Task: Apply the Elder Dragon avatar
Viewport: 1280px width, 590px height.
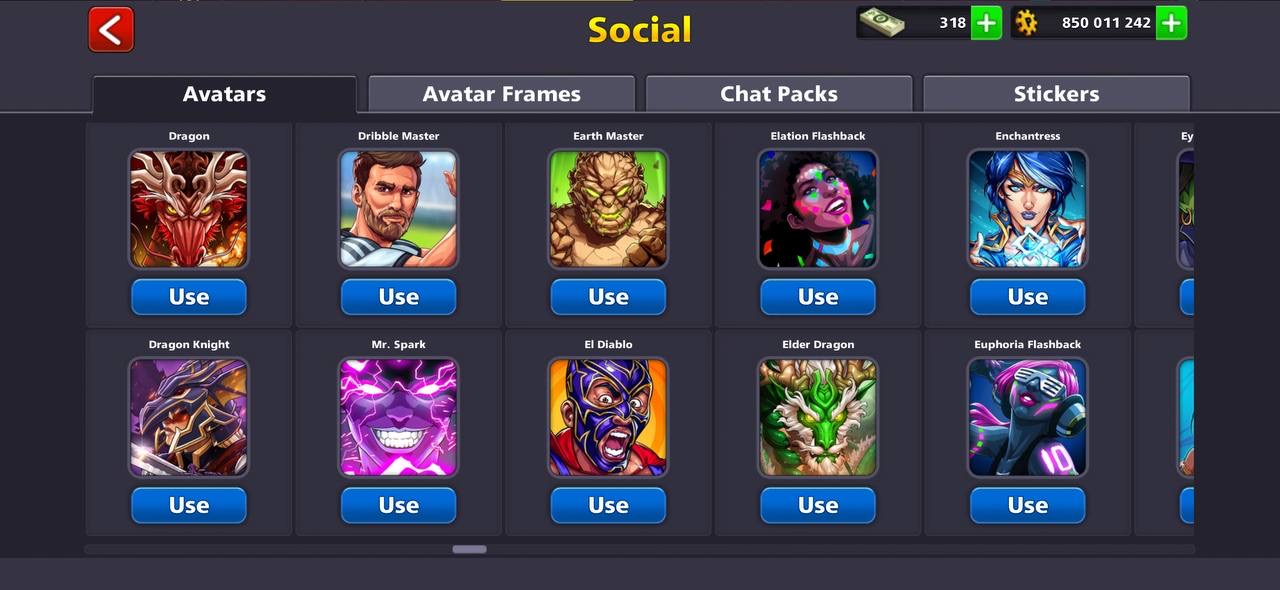Action: tap(818, 505)
